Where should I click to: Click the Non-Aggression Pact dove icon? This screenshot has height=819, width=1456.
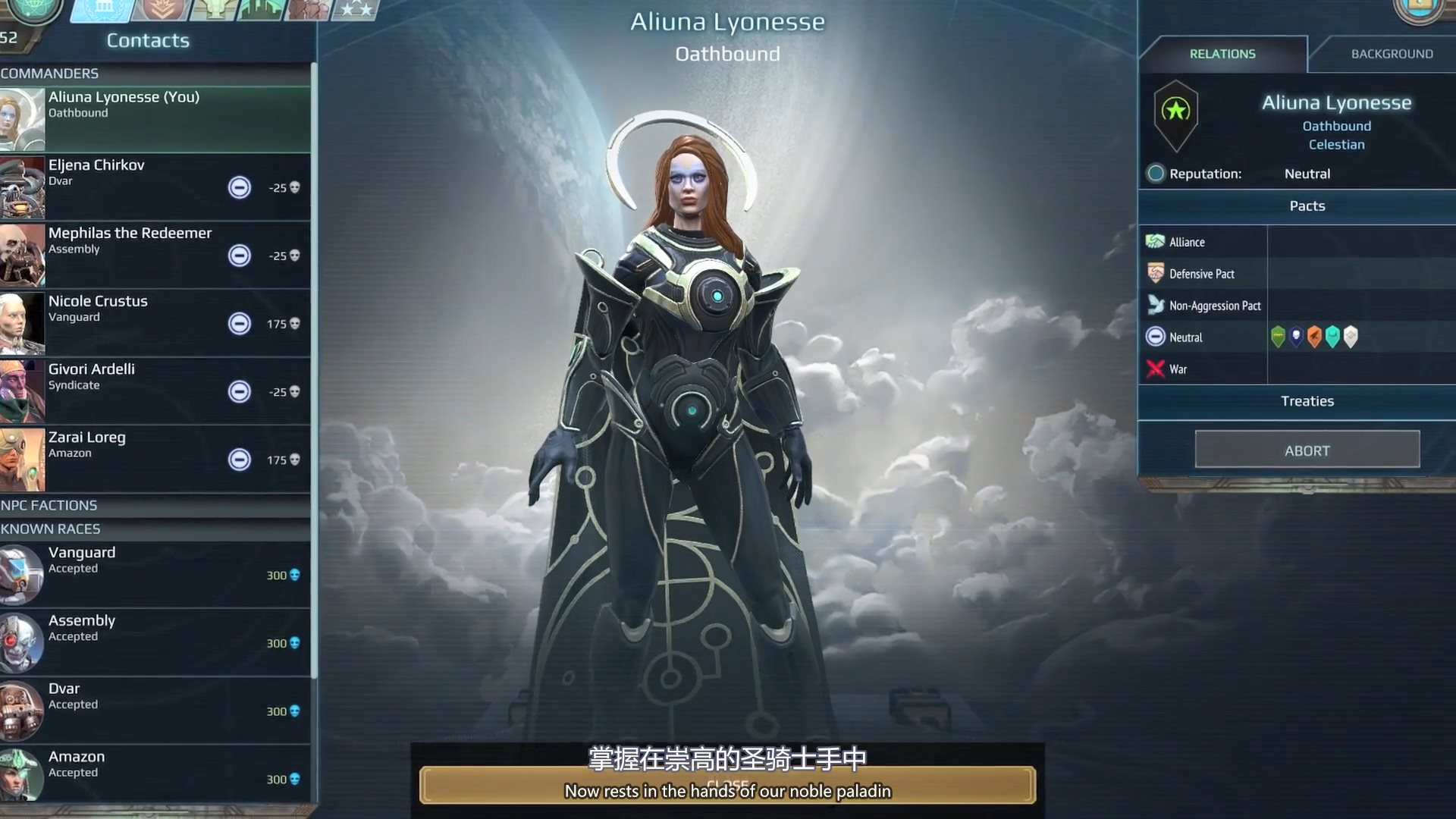click(1156, 305)
